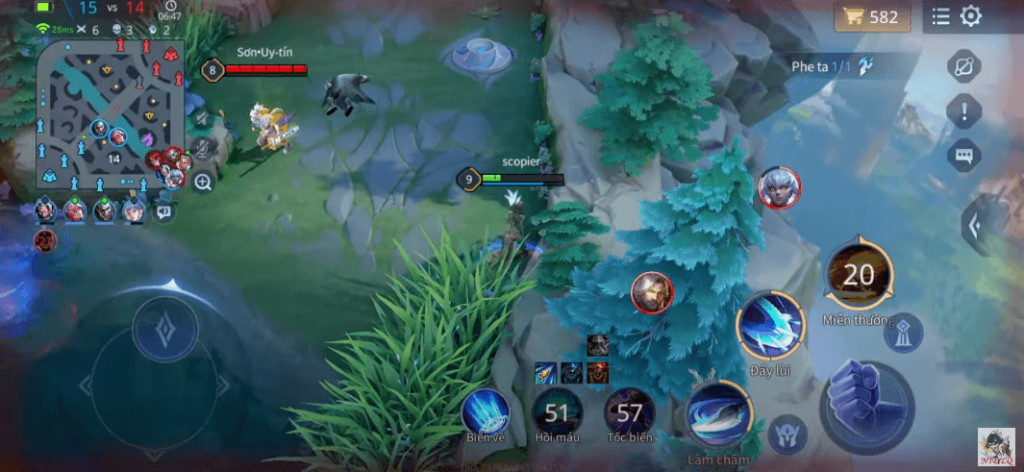Image resolution: width=1024 pixels, height=472 pixels.
Task: Target the white-haired enemy hero portrait
Action: [x=778, y=187]
